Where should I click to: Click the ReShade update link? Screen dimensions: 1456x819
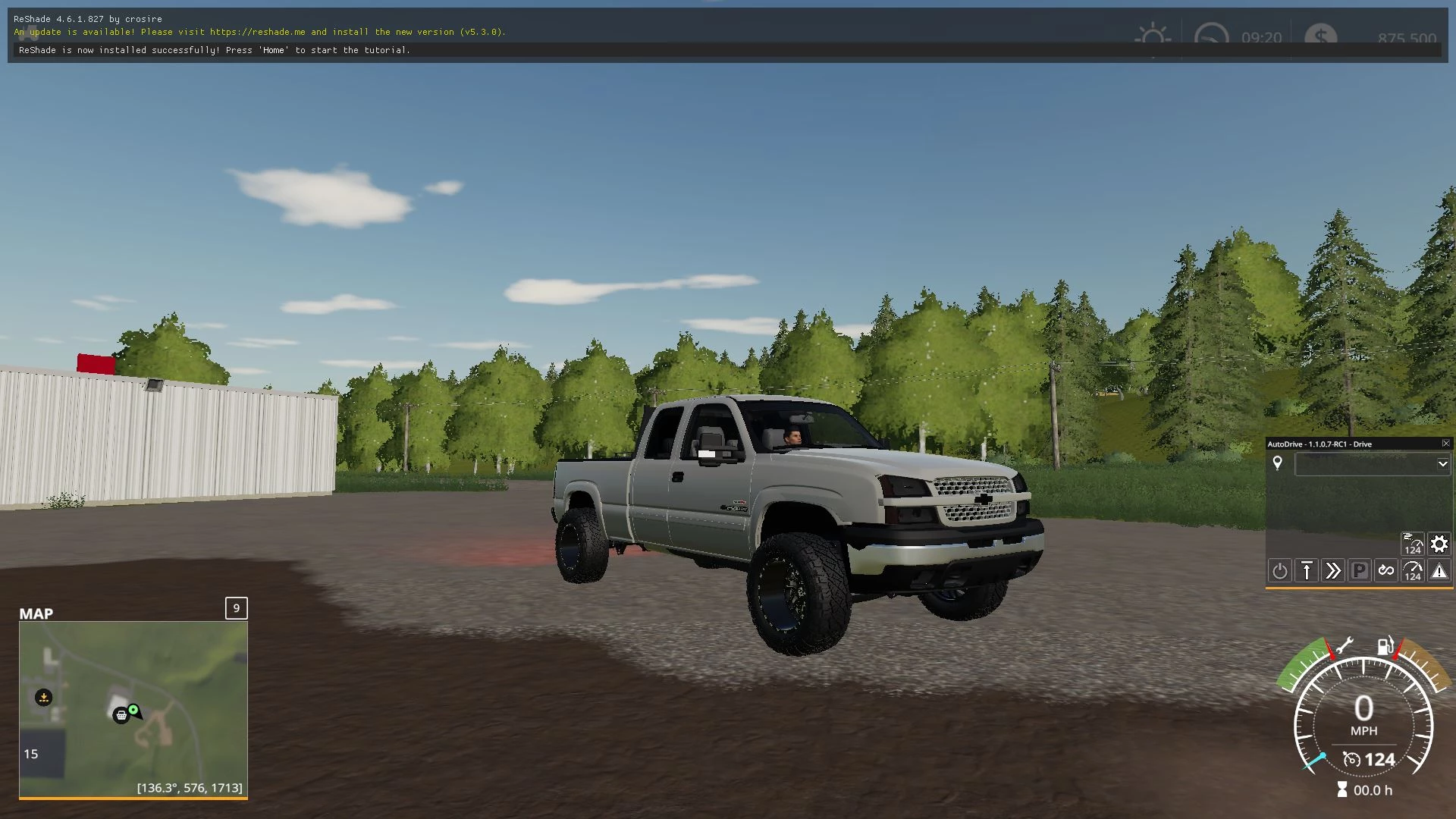pyautogui.click(x=257, y=32)
